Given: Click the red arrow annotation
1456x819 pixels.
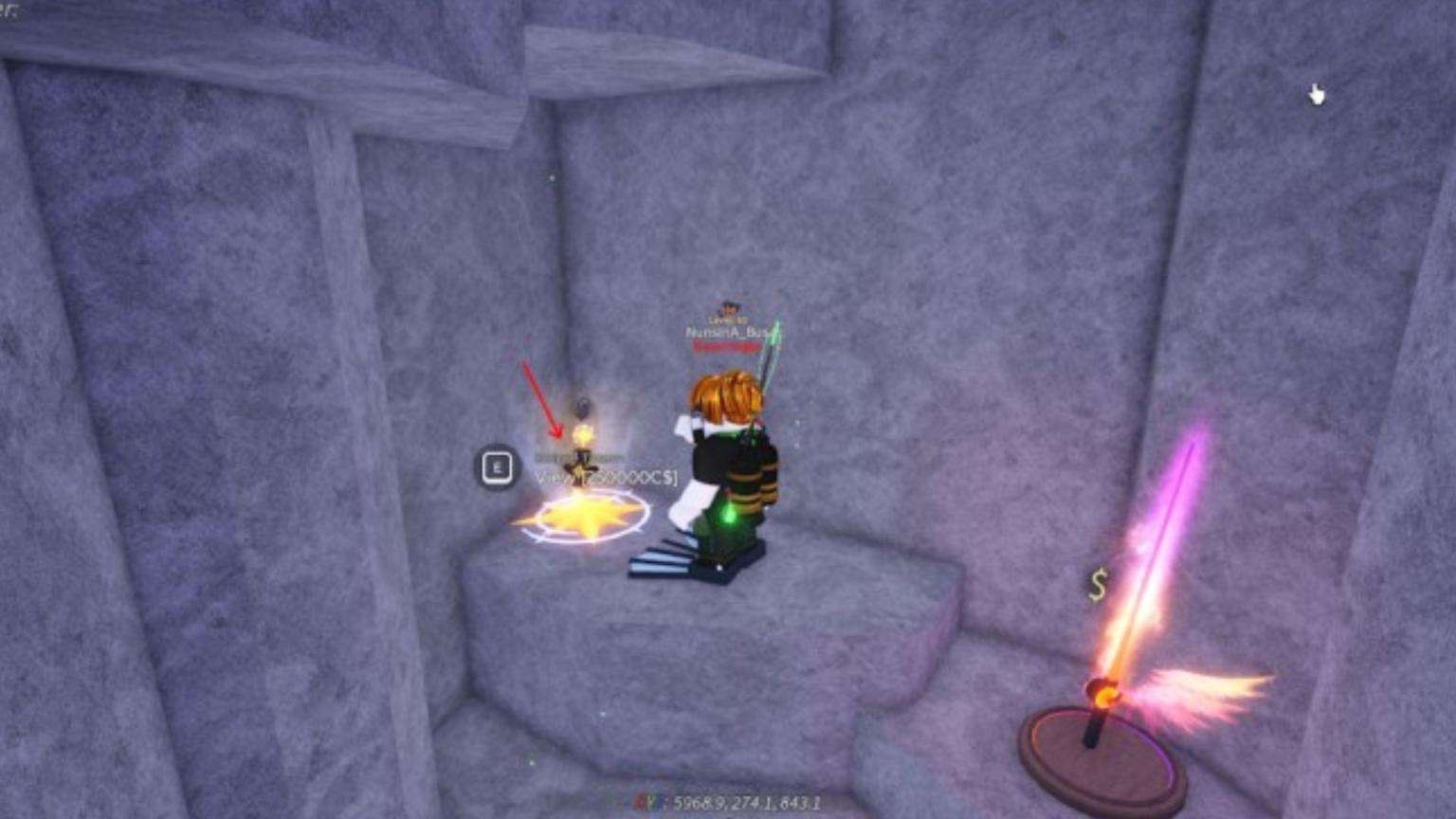Looking at the screenshot, I should (x=542, y=398).
